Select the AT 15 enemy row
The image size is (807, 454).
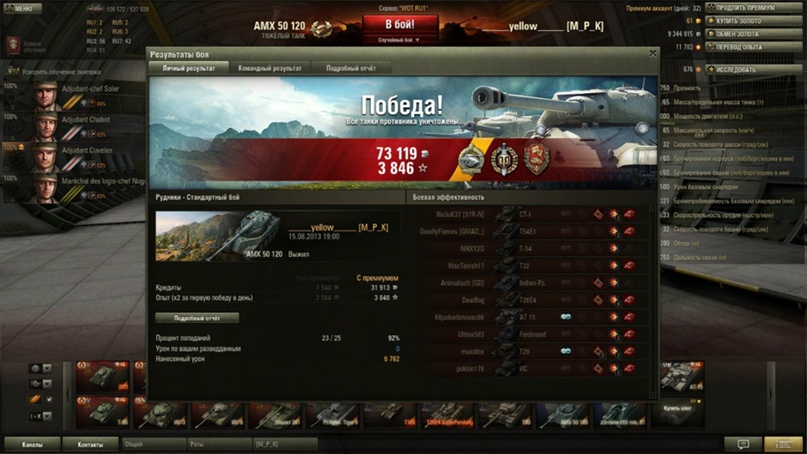click(535, 315)
